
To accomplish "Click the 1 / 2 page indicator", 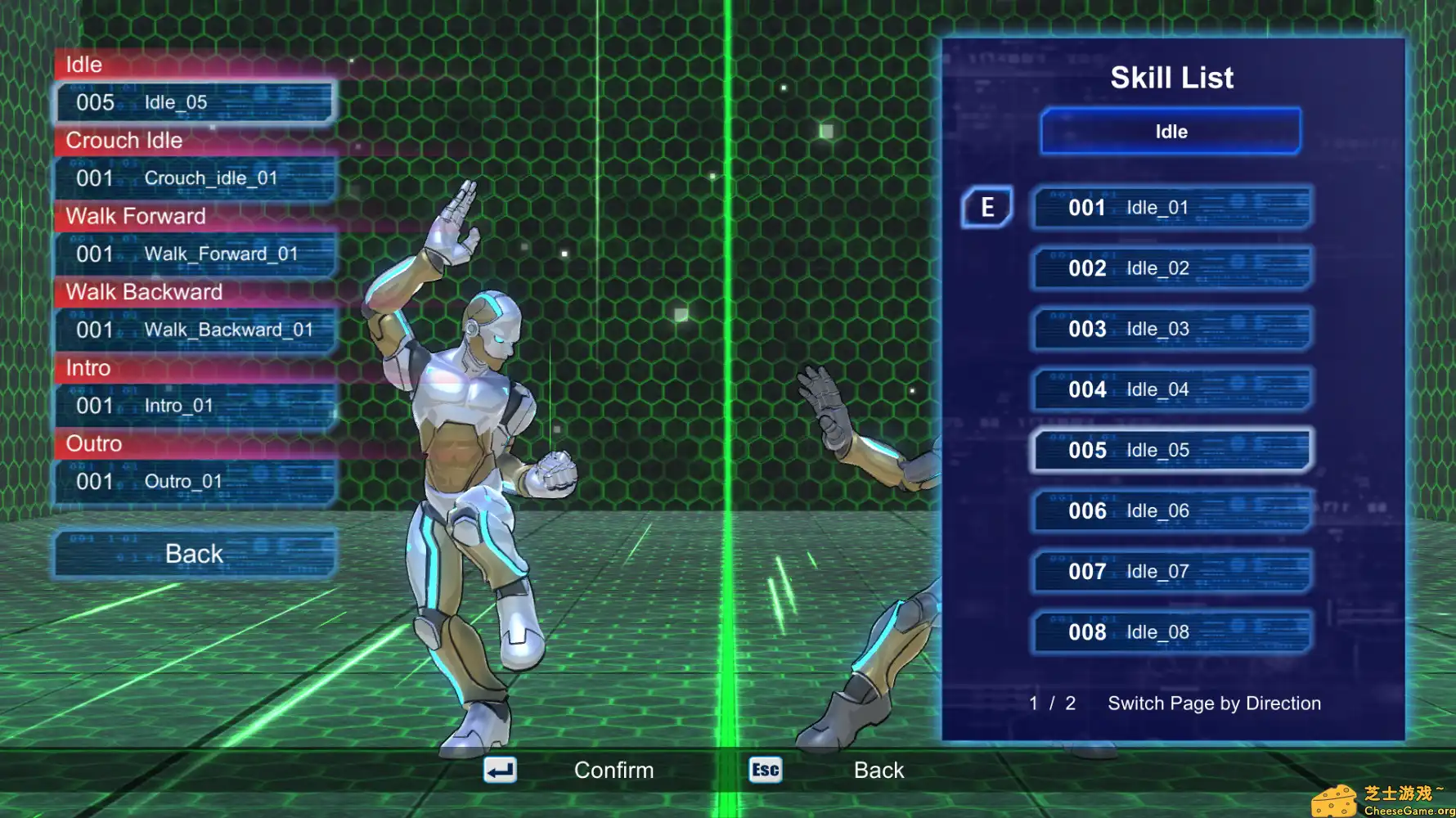I will (x=1051, y=703).
